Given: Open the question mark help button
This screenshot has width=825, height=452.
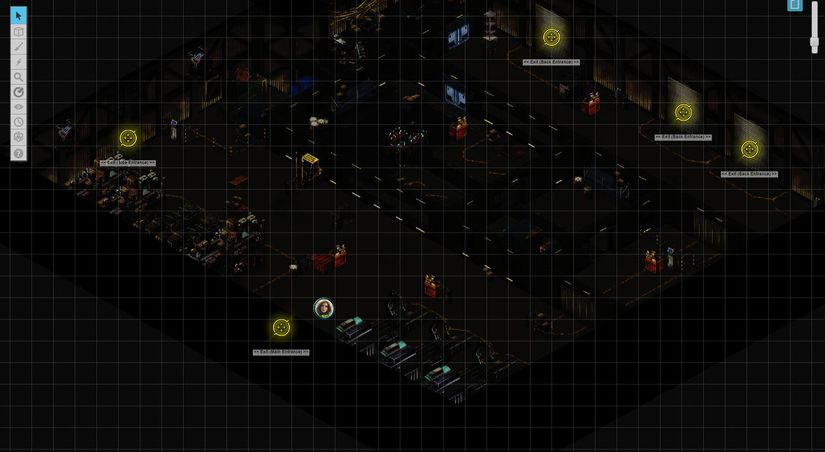Looking at the screenshot, I should click(x=18, y=153).
